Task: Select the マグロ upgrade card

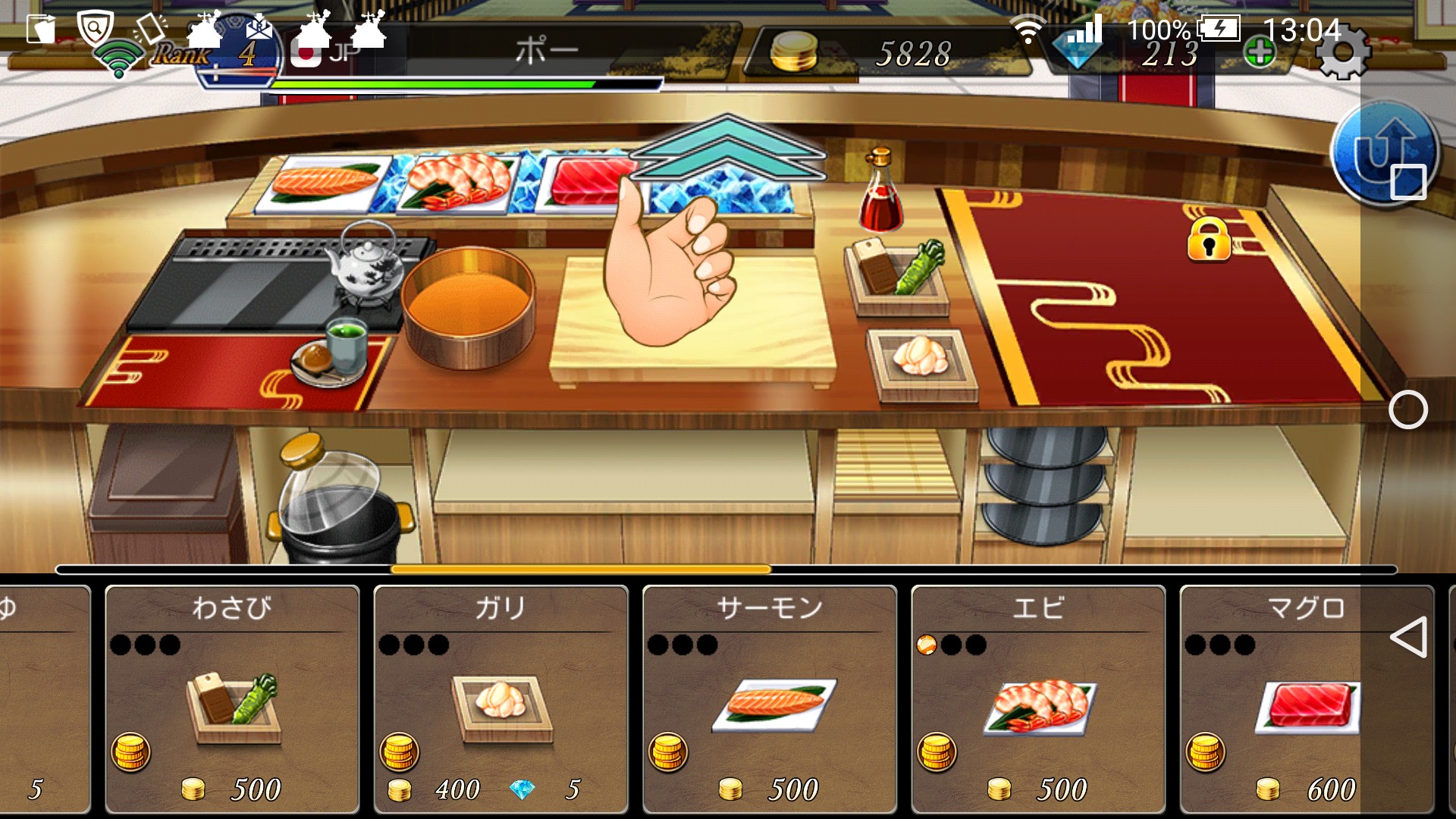Action: [1306, 699]
